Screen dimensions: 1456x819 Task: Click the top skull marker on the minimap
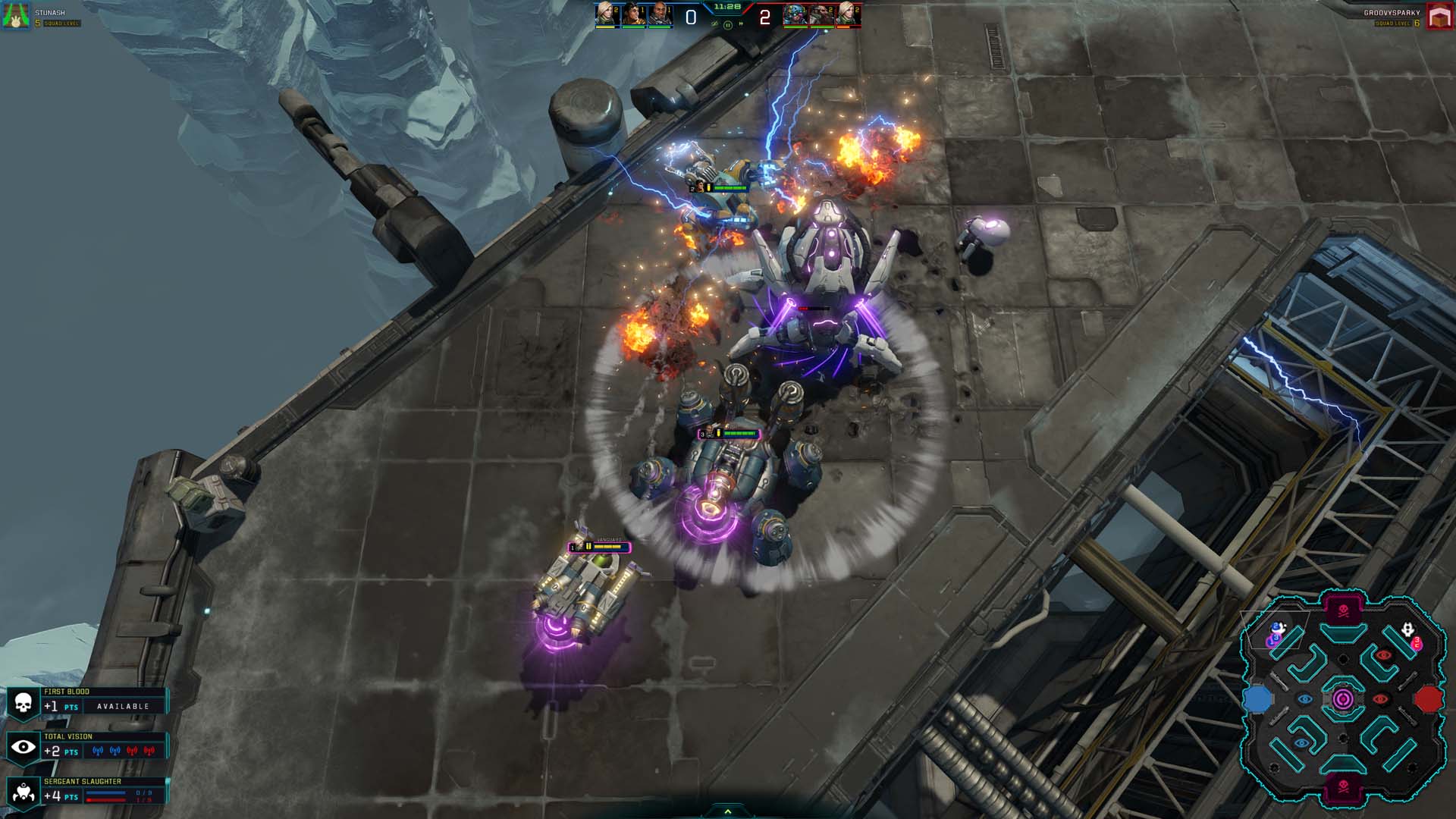click(1343, 610)
